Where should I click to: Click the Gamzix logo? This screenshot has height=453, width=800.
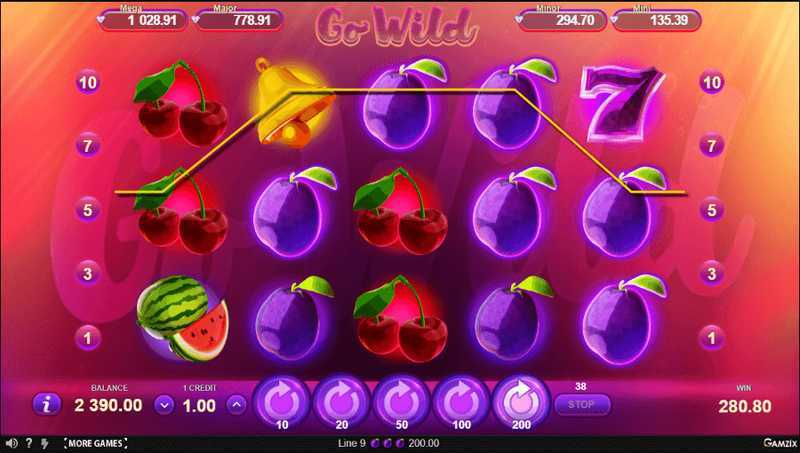pyautogui.click(x=773, y=443)
